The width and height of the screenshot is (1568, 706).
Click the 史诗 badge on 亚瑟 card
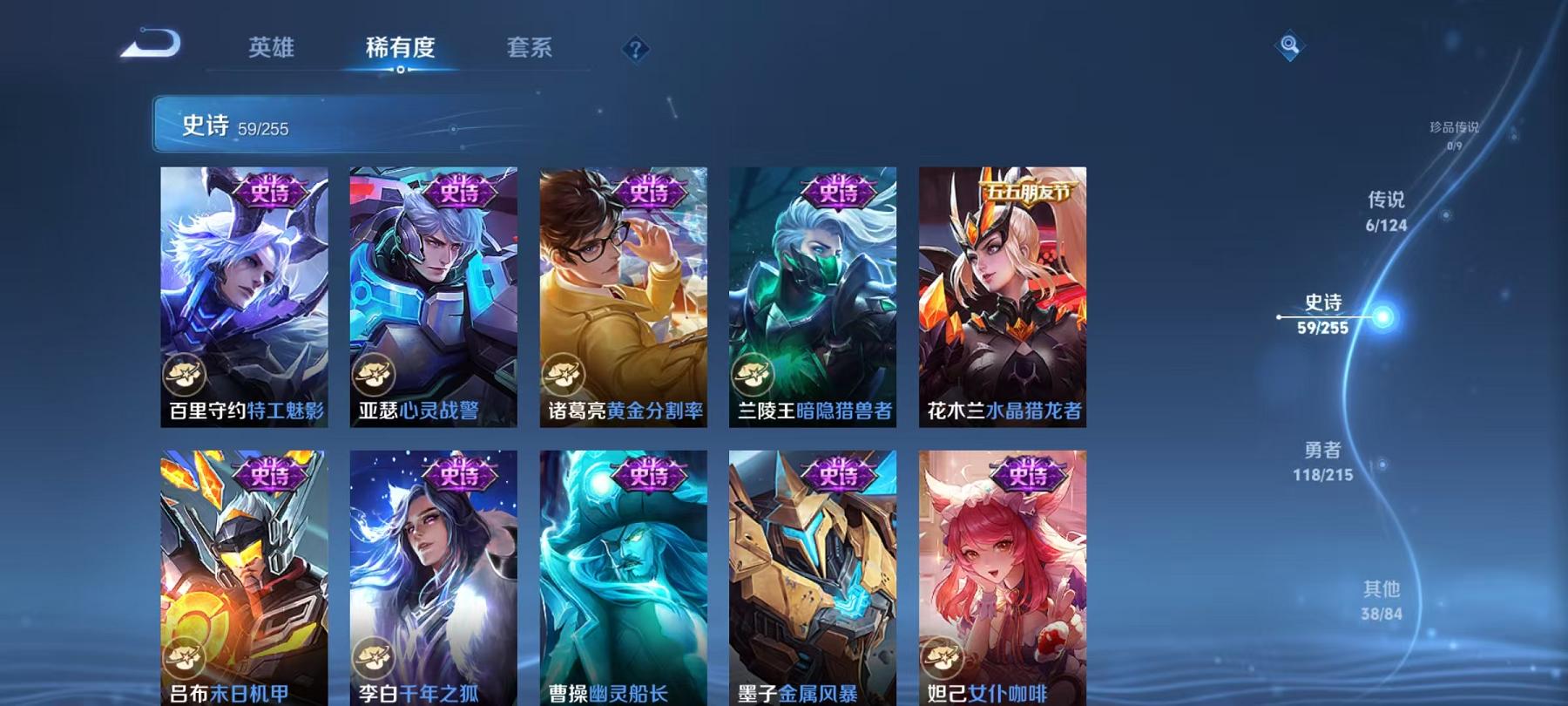(x=462, y=191)
